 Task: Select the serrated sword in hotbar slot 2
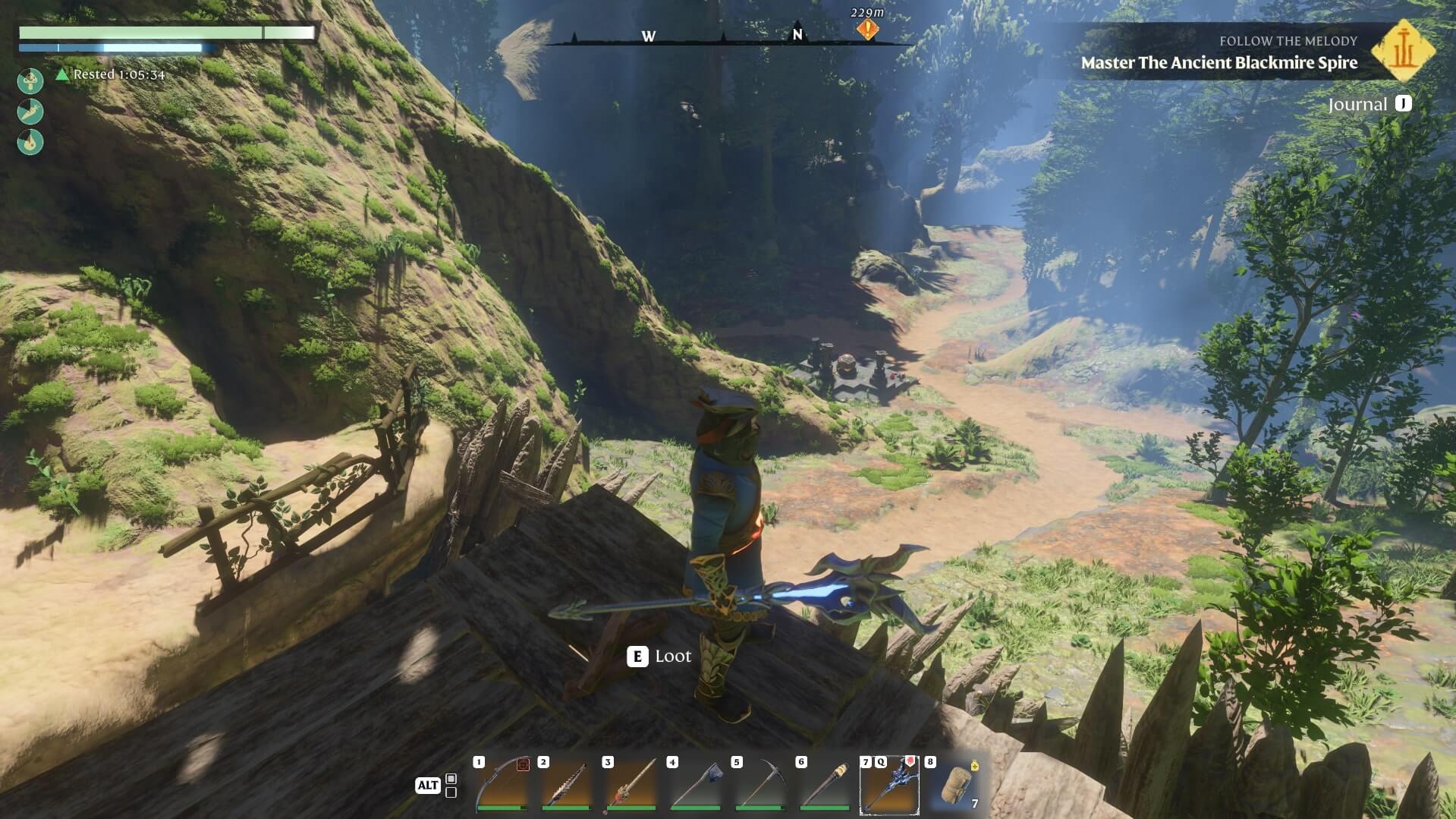pyautogui.click(x=566, y=785)
